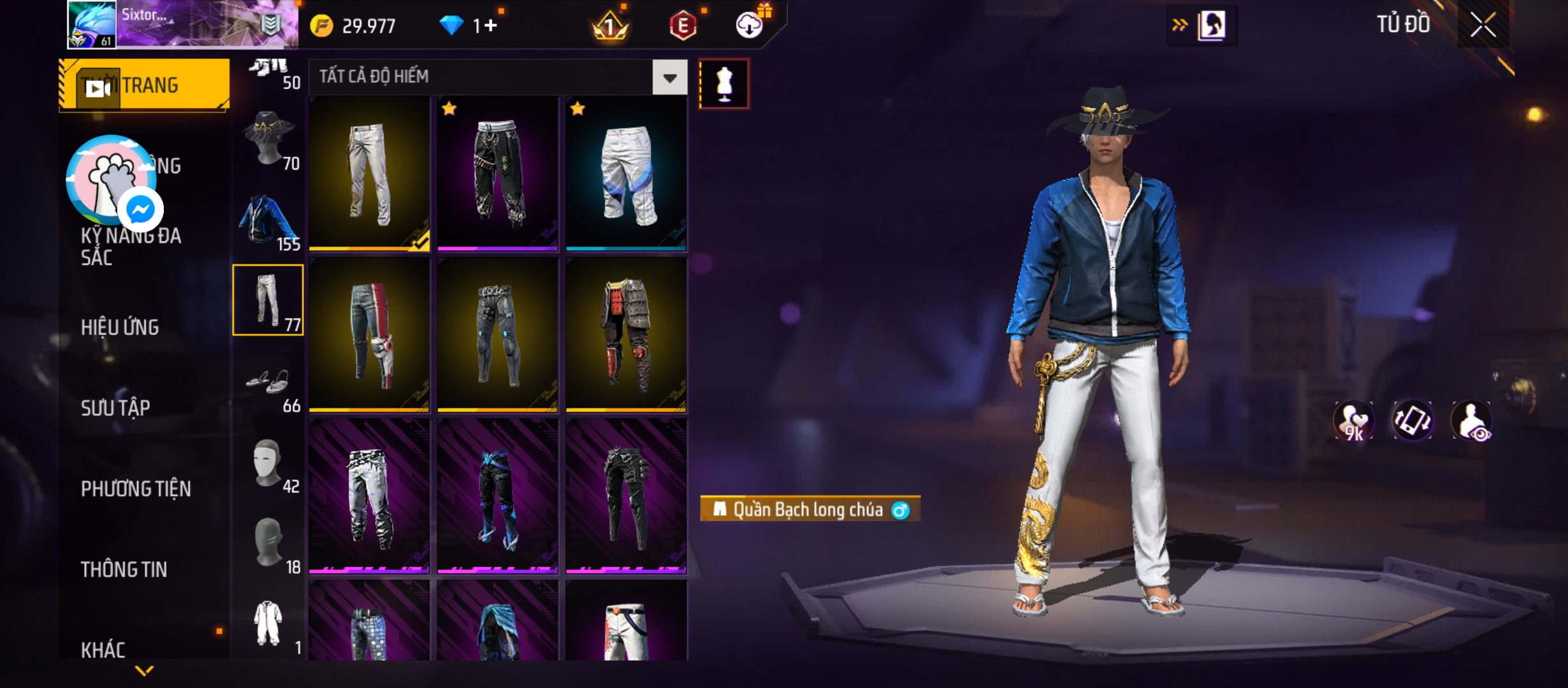Select the Khác menu entry
The height and width of the screenshot is (688, 1568).
[x=103, y=649]
